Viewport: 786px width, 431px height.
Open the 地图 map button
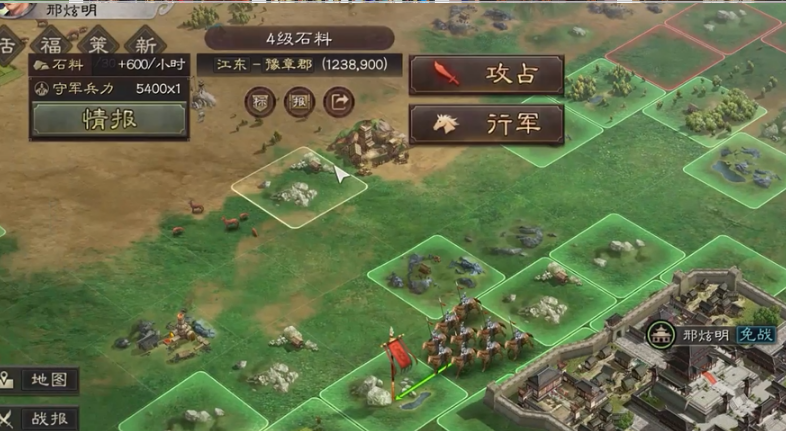[40, 380]
